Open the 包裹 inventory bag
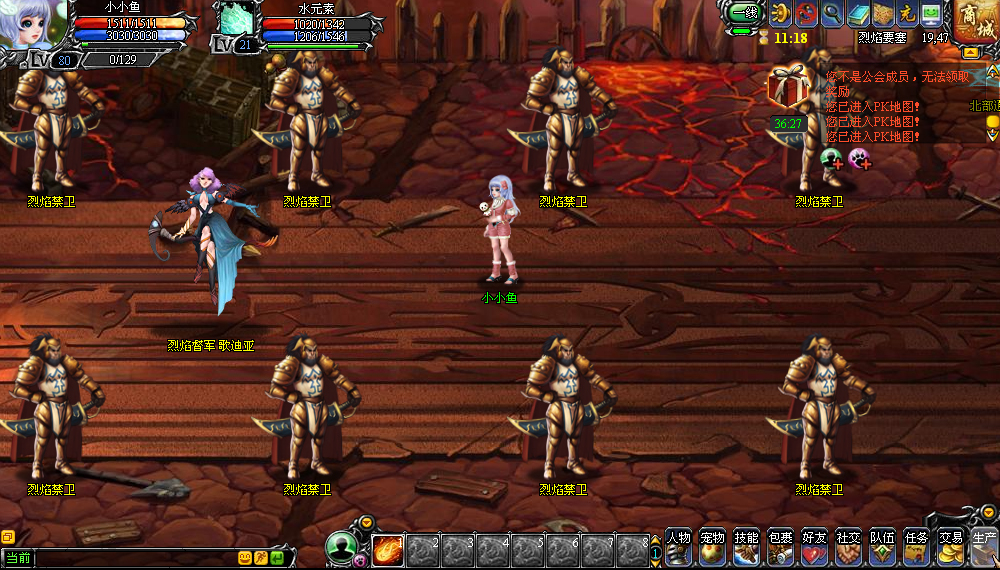 coord(780,548)
